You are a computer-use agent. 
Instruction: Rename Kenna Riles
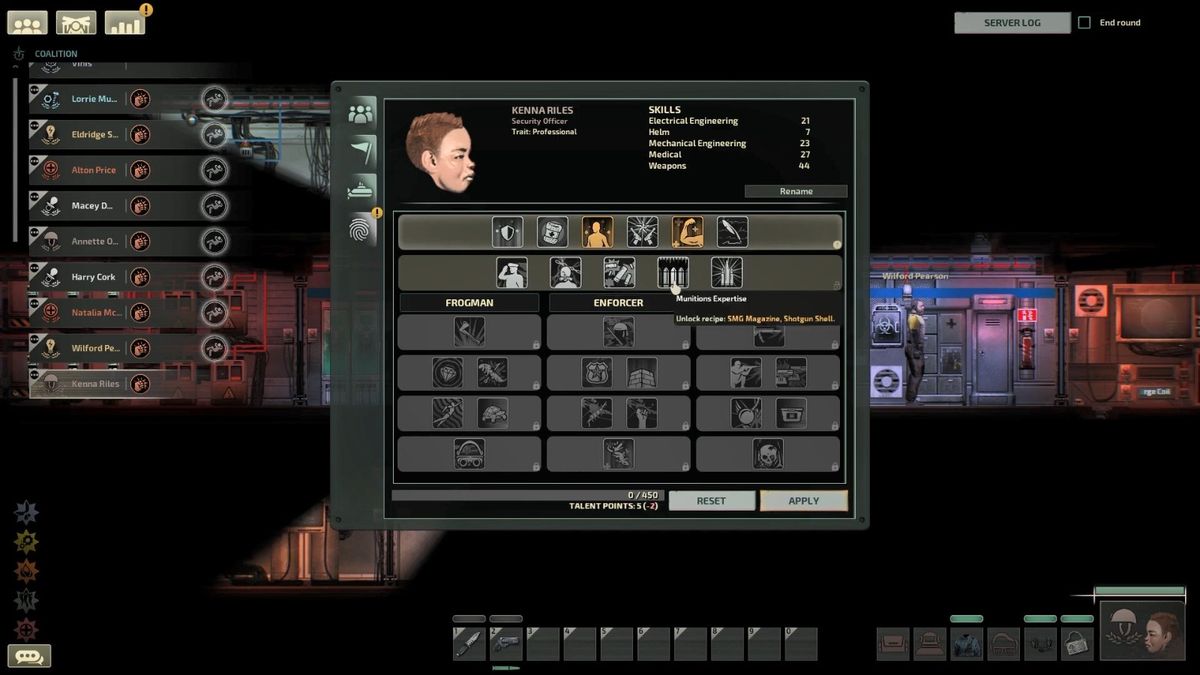(x=795, y=191)
